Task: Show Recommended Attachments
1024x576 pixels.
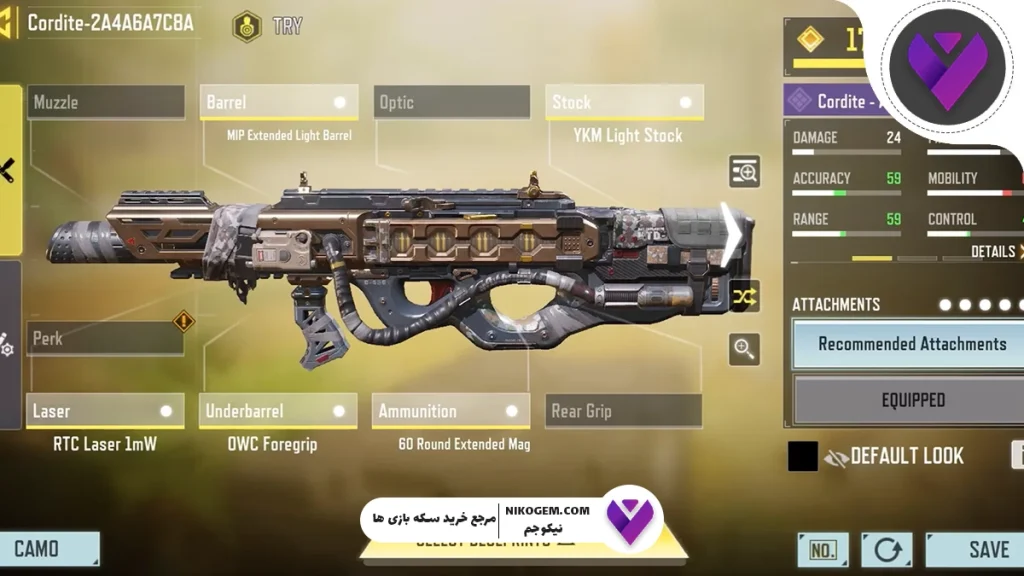Action: tap(911, 344)
